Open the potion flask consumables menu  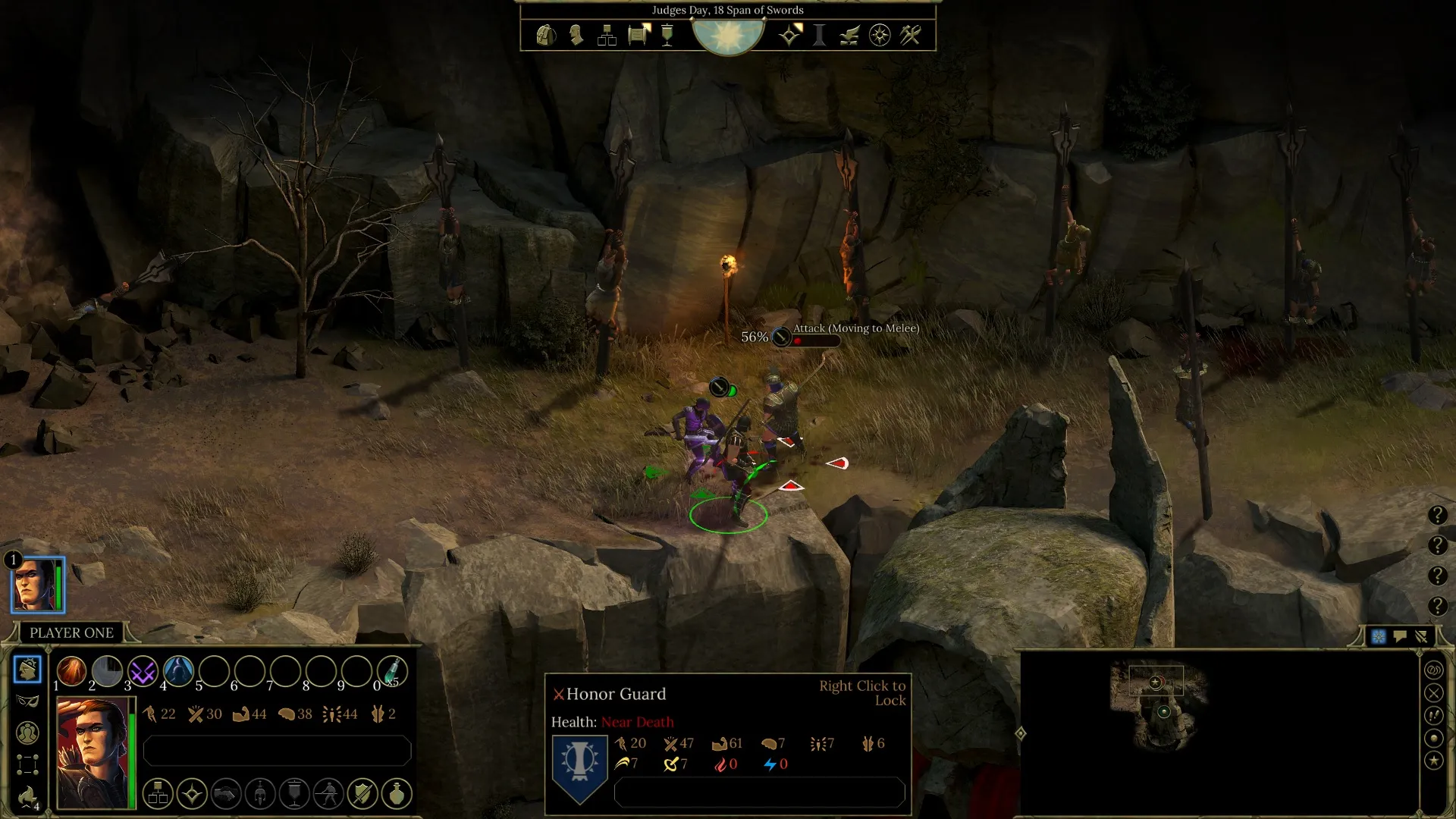[x=397, y=794]
